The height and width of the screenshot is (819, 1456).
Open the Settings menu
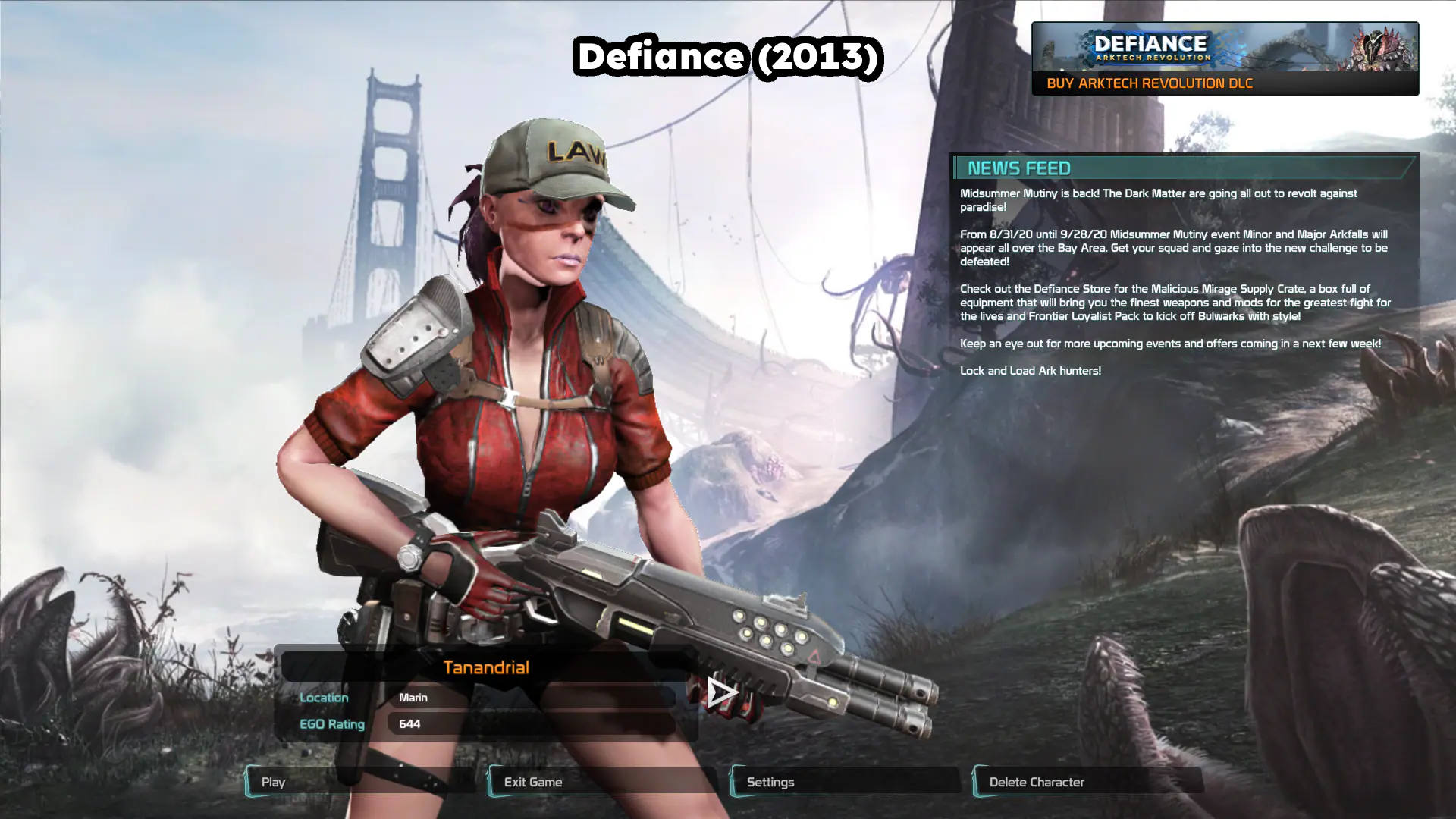846,782
